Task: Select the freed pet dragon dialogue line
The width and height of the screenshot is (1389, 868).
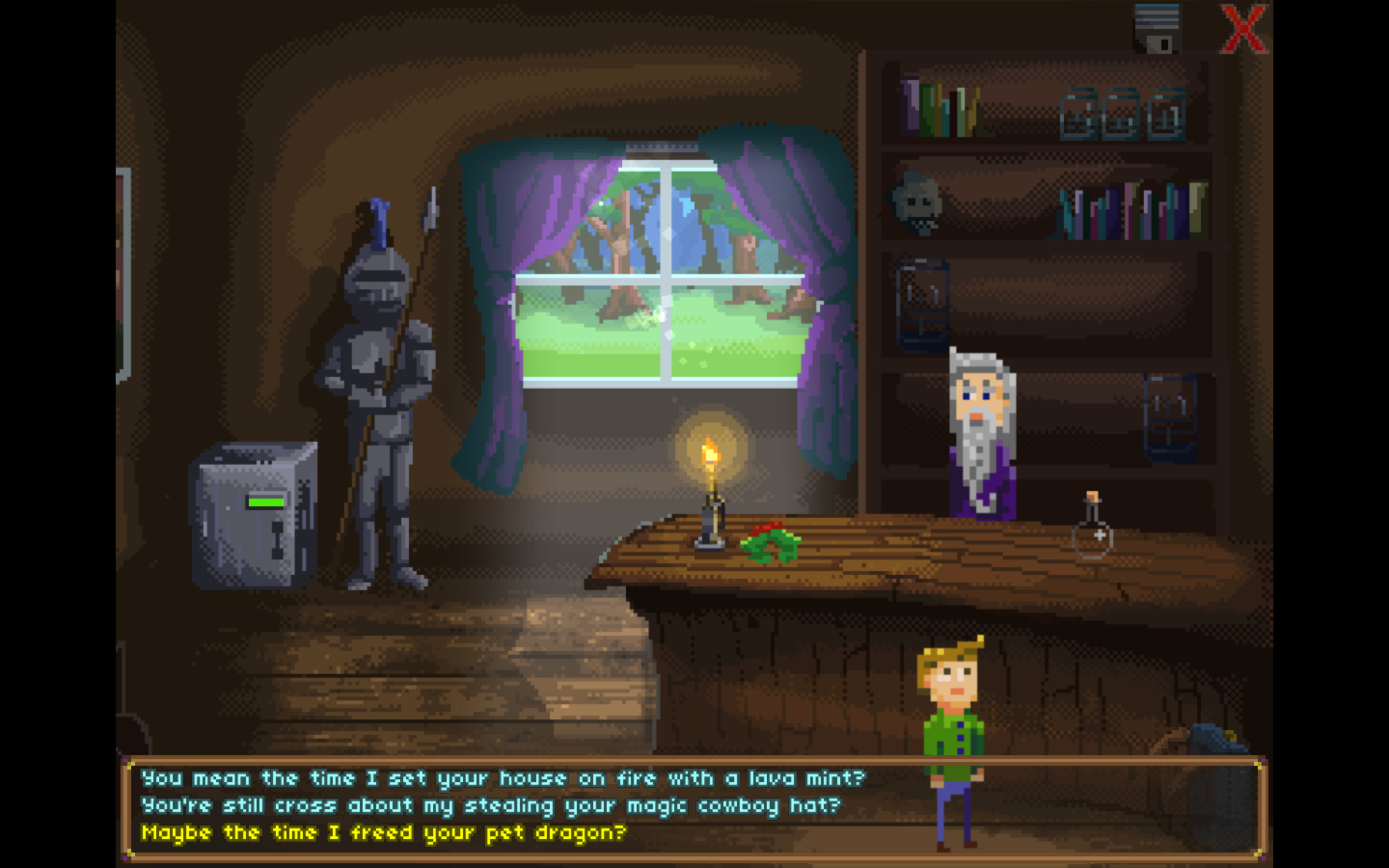Action: [384, 832]
